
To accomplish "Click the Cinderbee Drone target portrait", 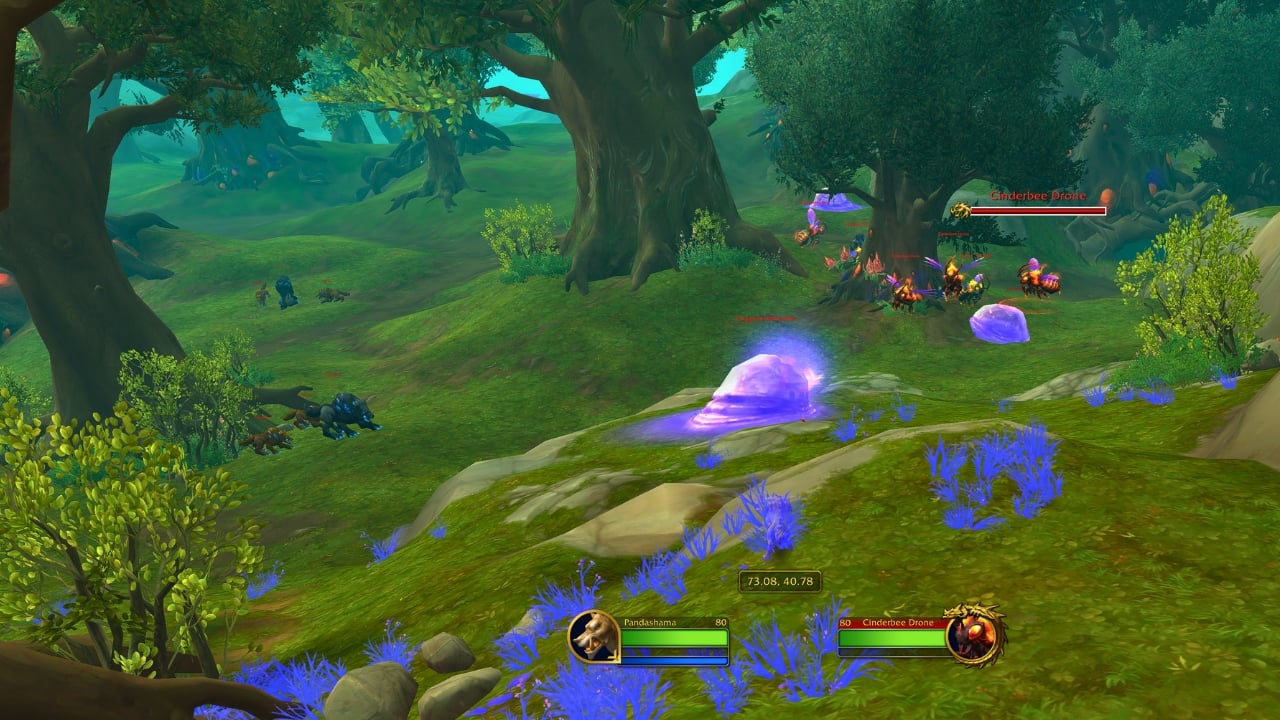I will coord(973,640).
